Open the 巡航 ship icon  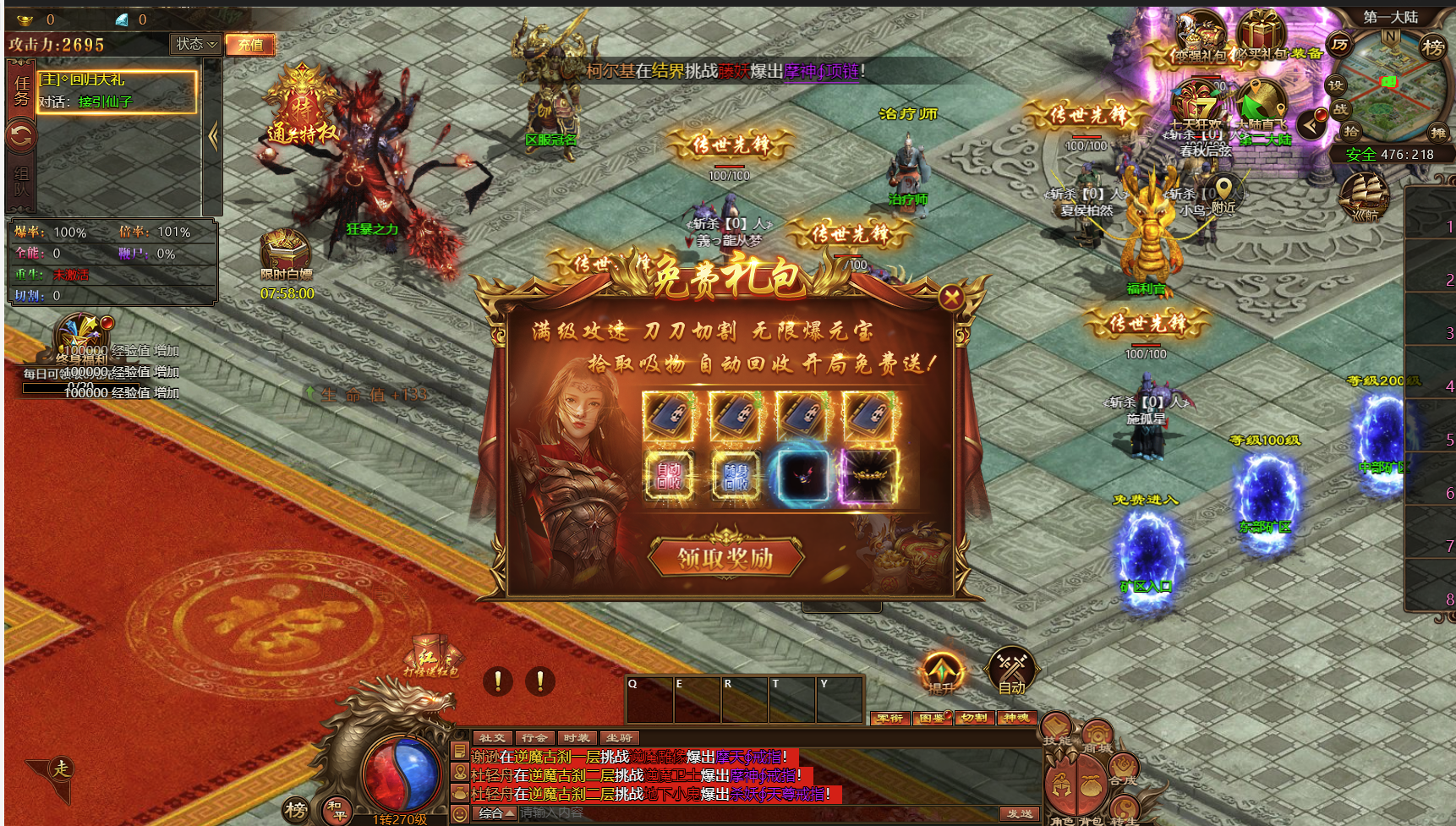pos(1364,194)
